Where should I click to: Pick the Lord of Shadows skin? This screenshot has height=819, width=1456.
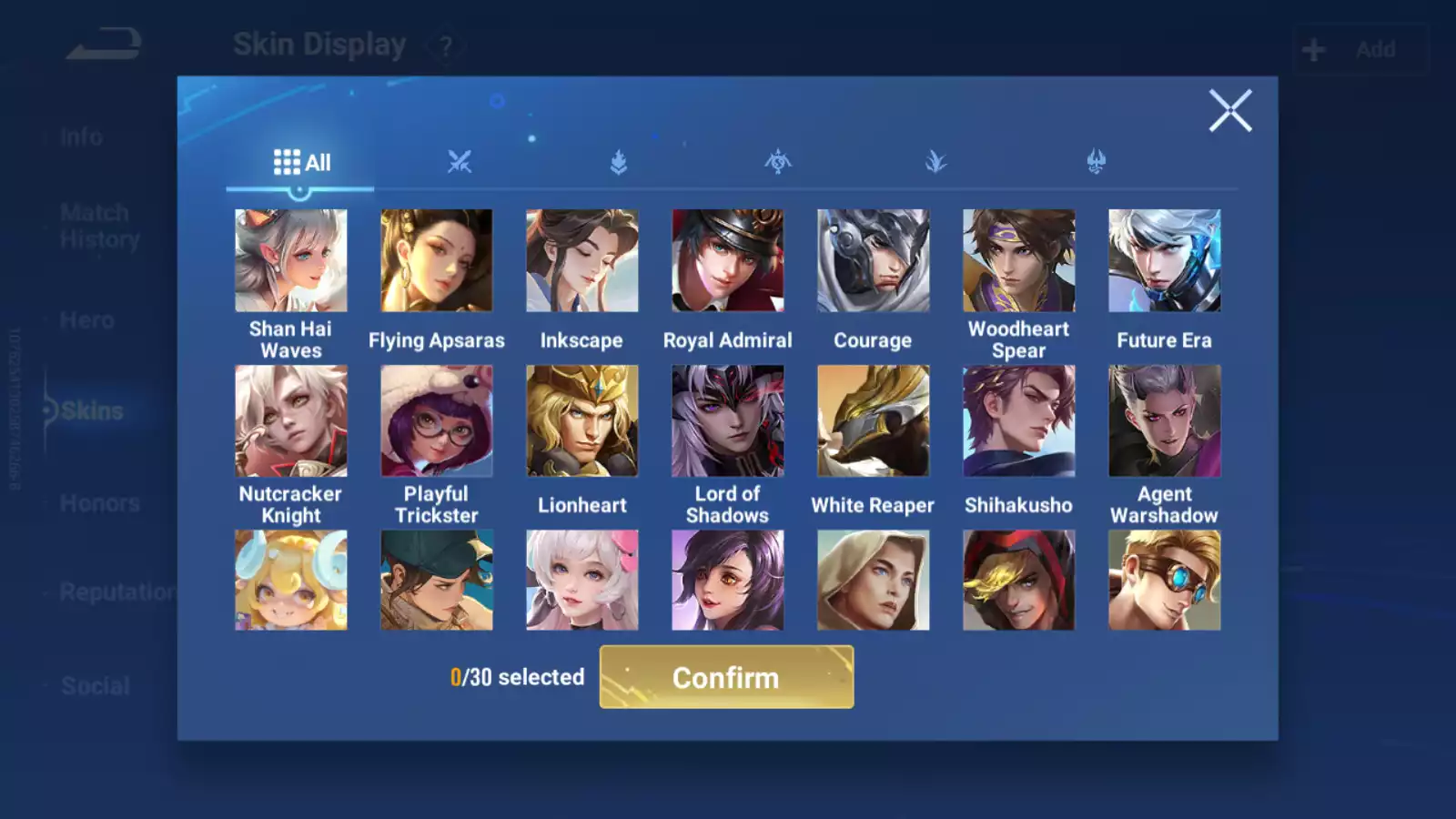pos(727,421)
